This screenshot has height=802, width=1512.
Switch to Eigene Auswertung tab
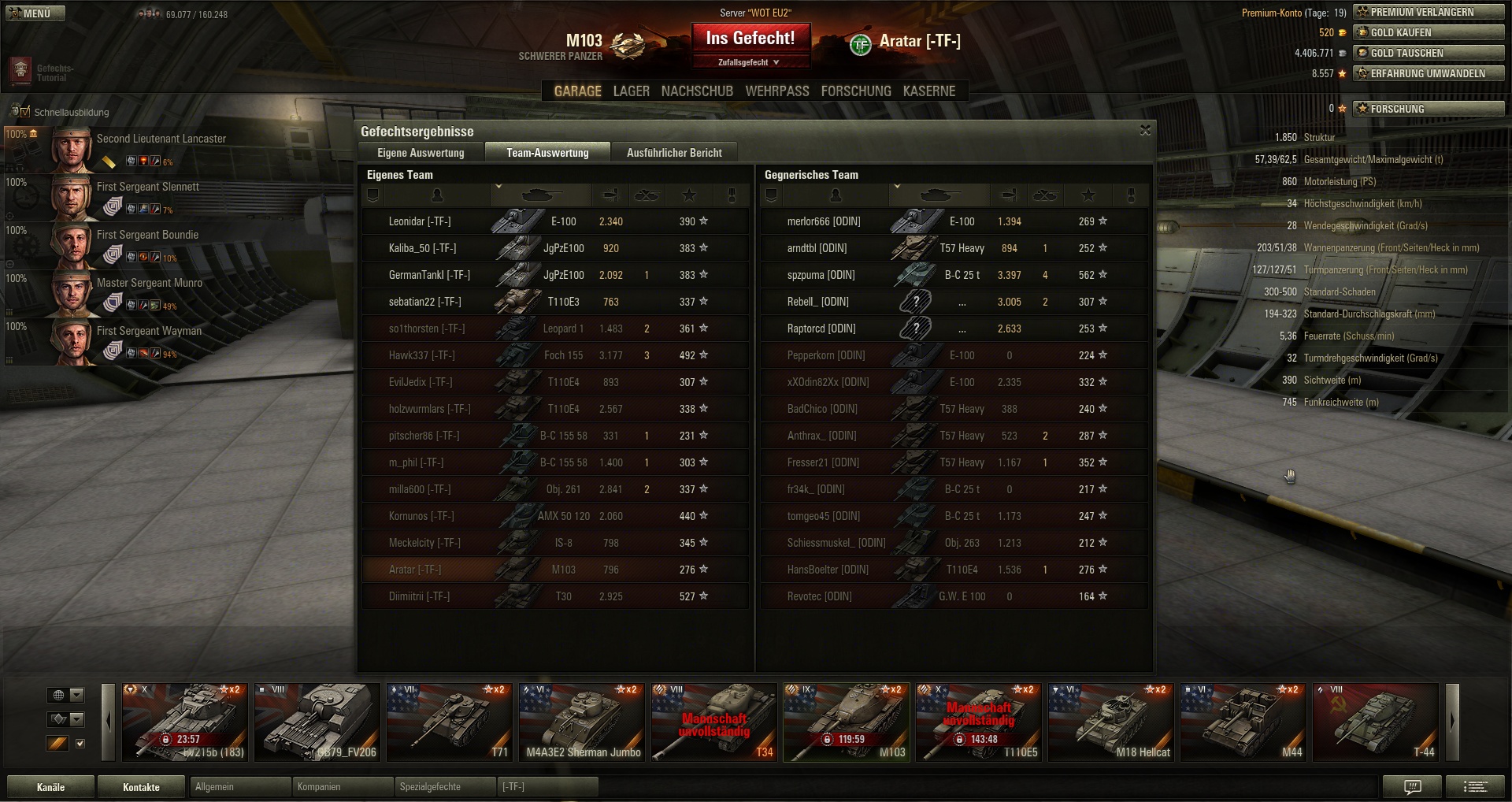(421, 153)
